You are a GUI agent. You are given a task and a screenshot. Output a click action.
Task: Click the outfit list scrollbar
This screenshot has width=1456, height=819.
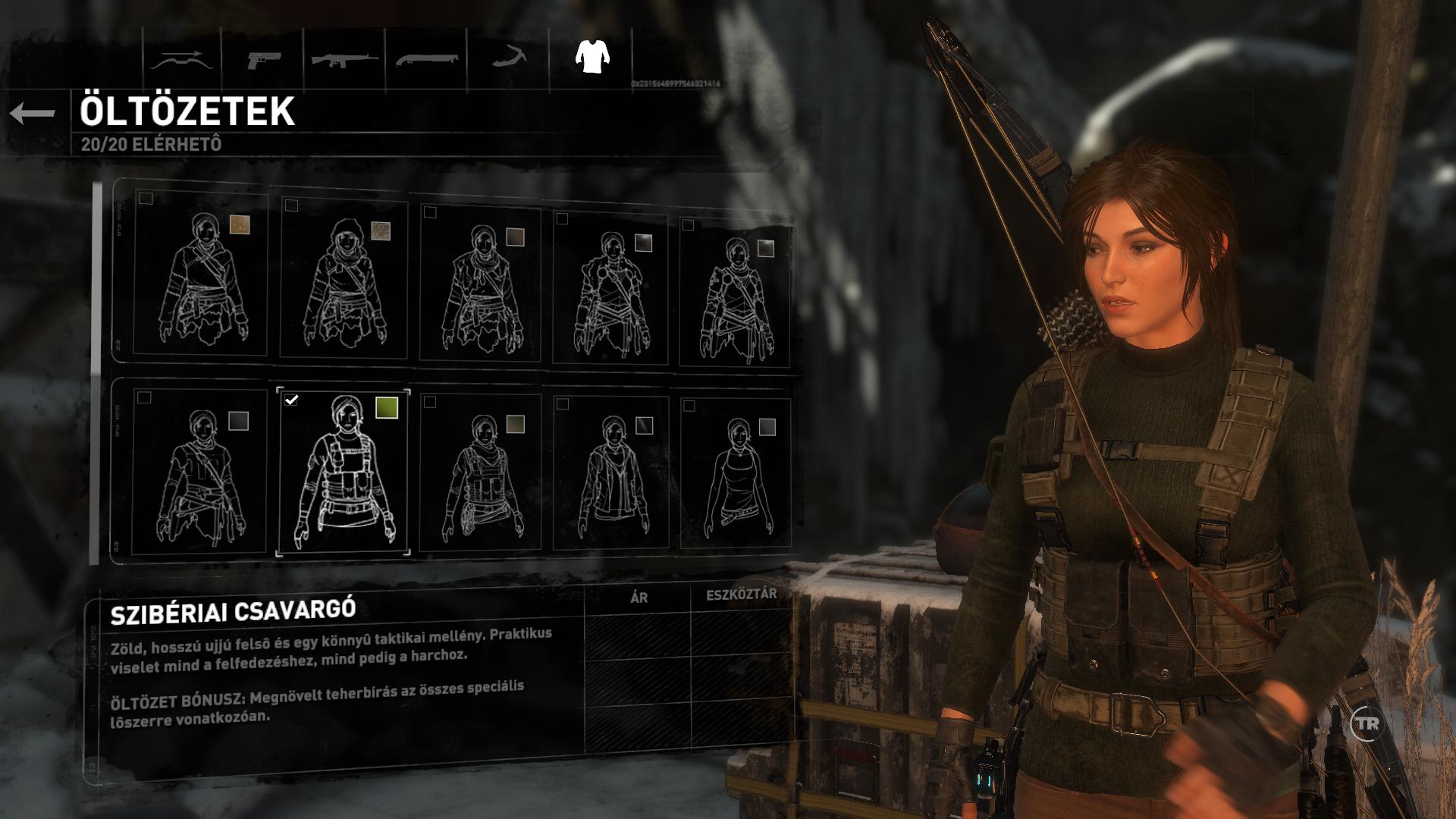click(x=96, y=372)
